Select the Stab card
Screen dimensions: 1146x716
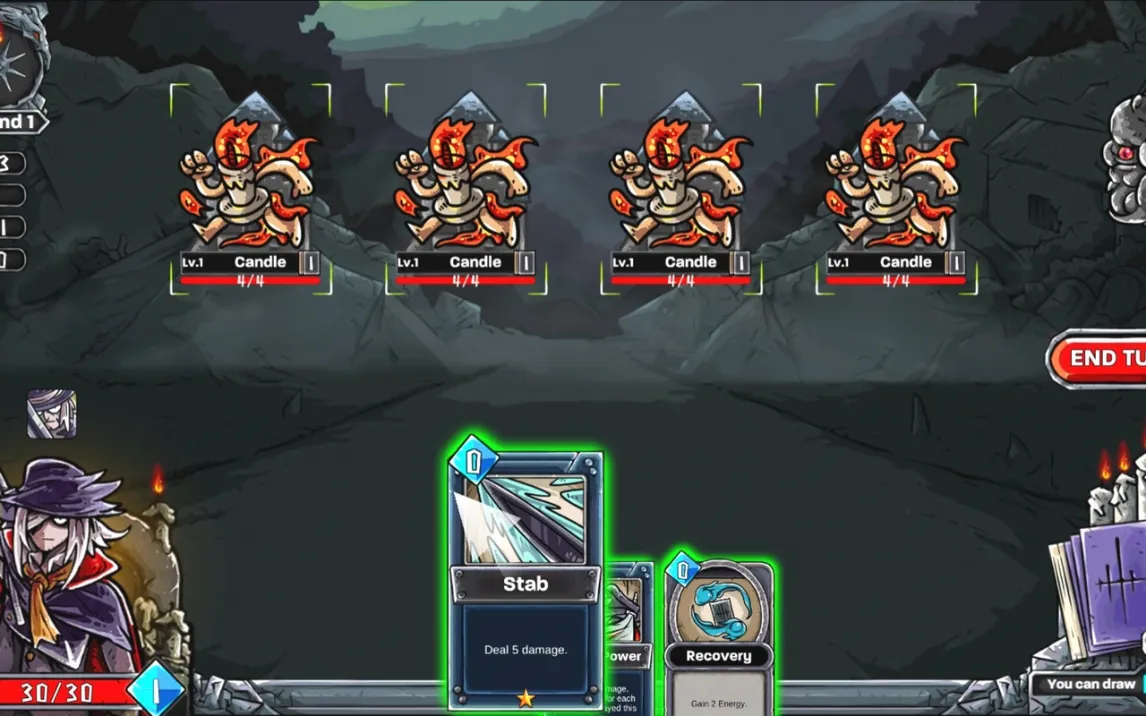pos(526,580)
